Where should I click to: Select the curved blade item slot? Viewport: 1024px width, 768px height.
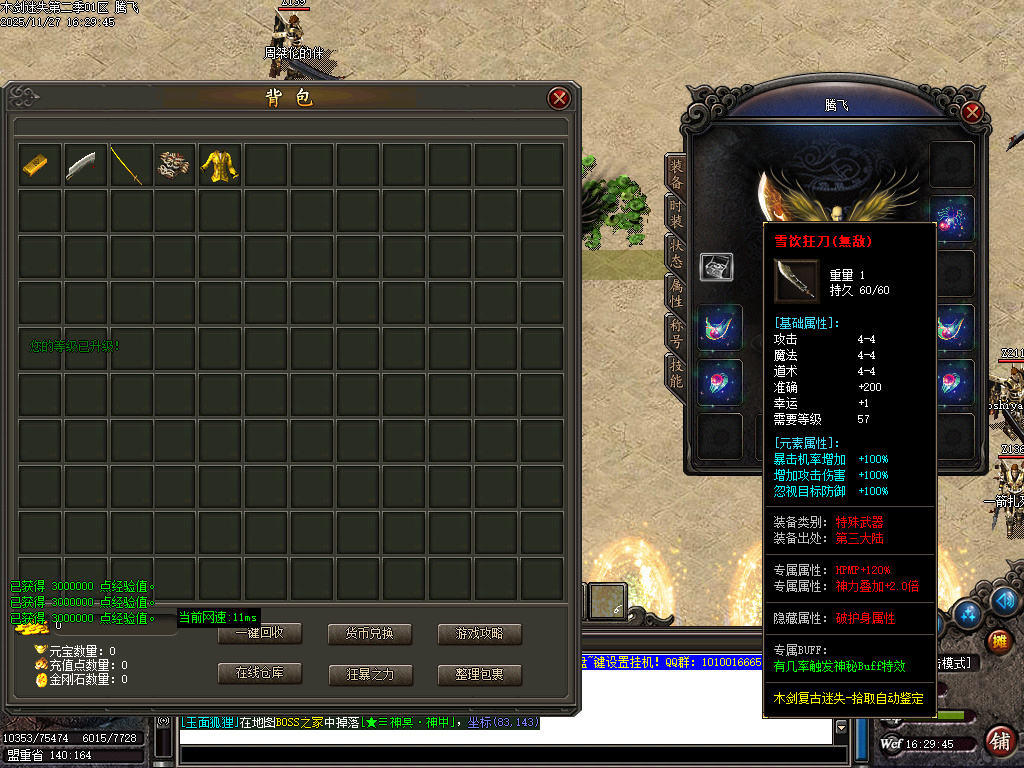81,165
